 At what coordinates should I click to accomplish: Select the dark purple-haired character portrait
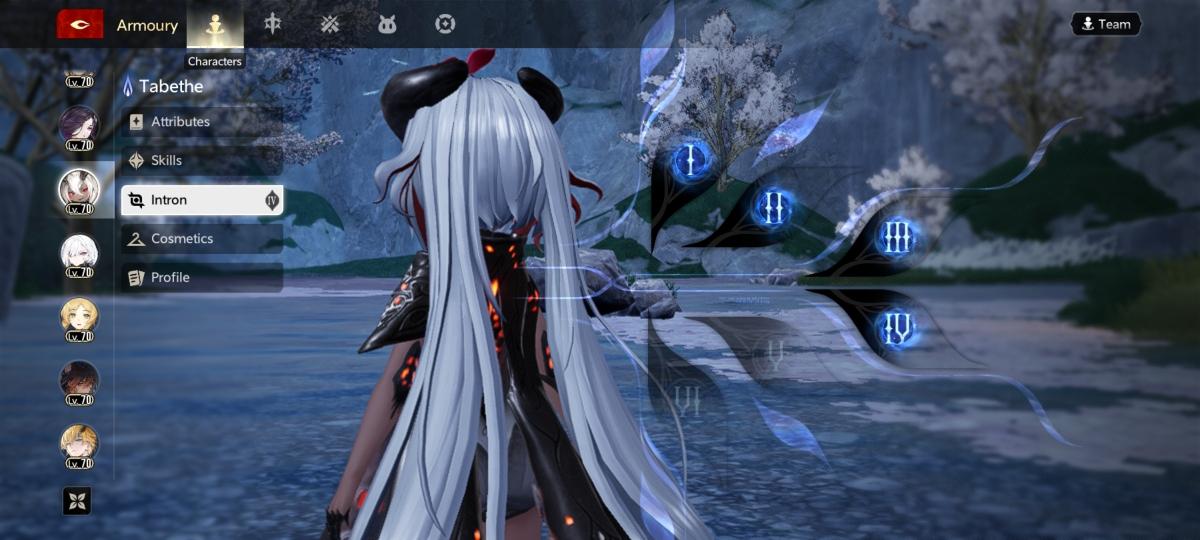click(79, 124)
